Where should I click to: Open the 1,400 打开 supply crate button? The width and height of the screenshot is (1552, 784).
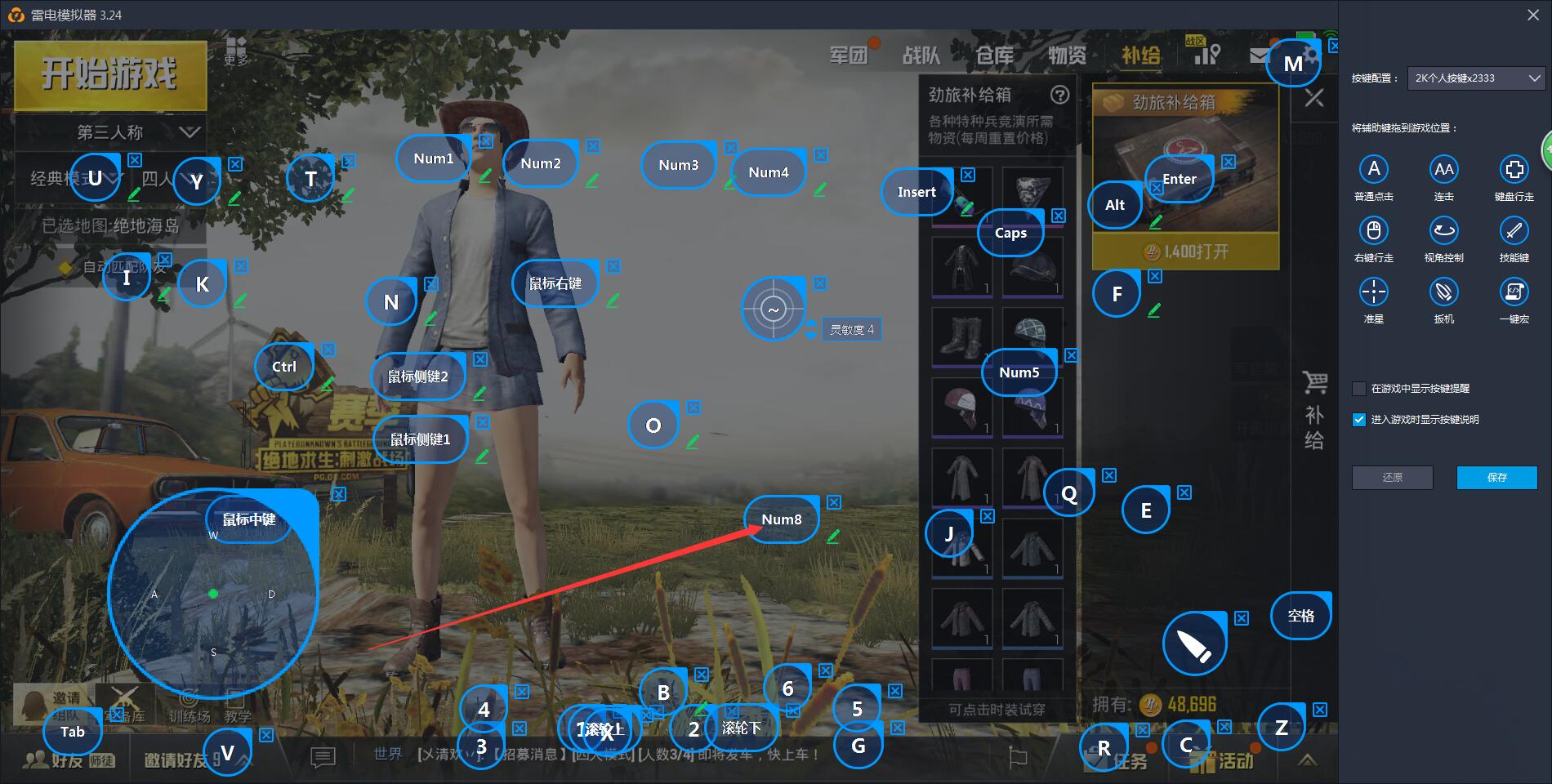click(x=1186, y=252)
